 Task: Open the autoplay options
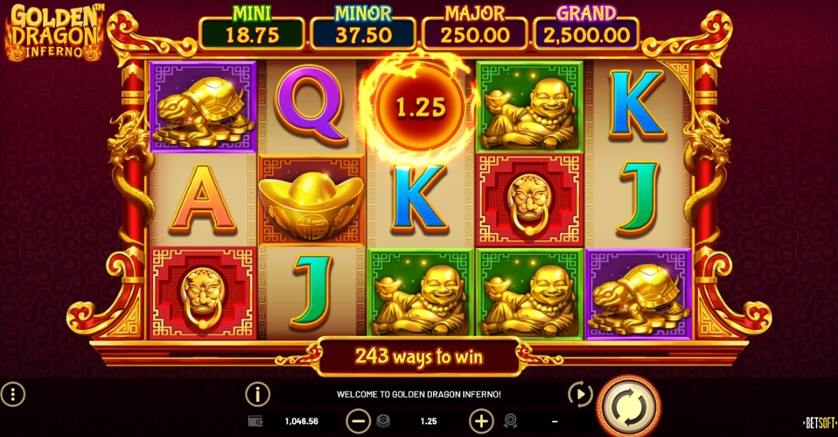pyautogui.click(x=579, y=394)
